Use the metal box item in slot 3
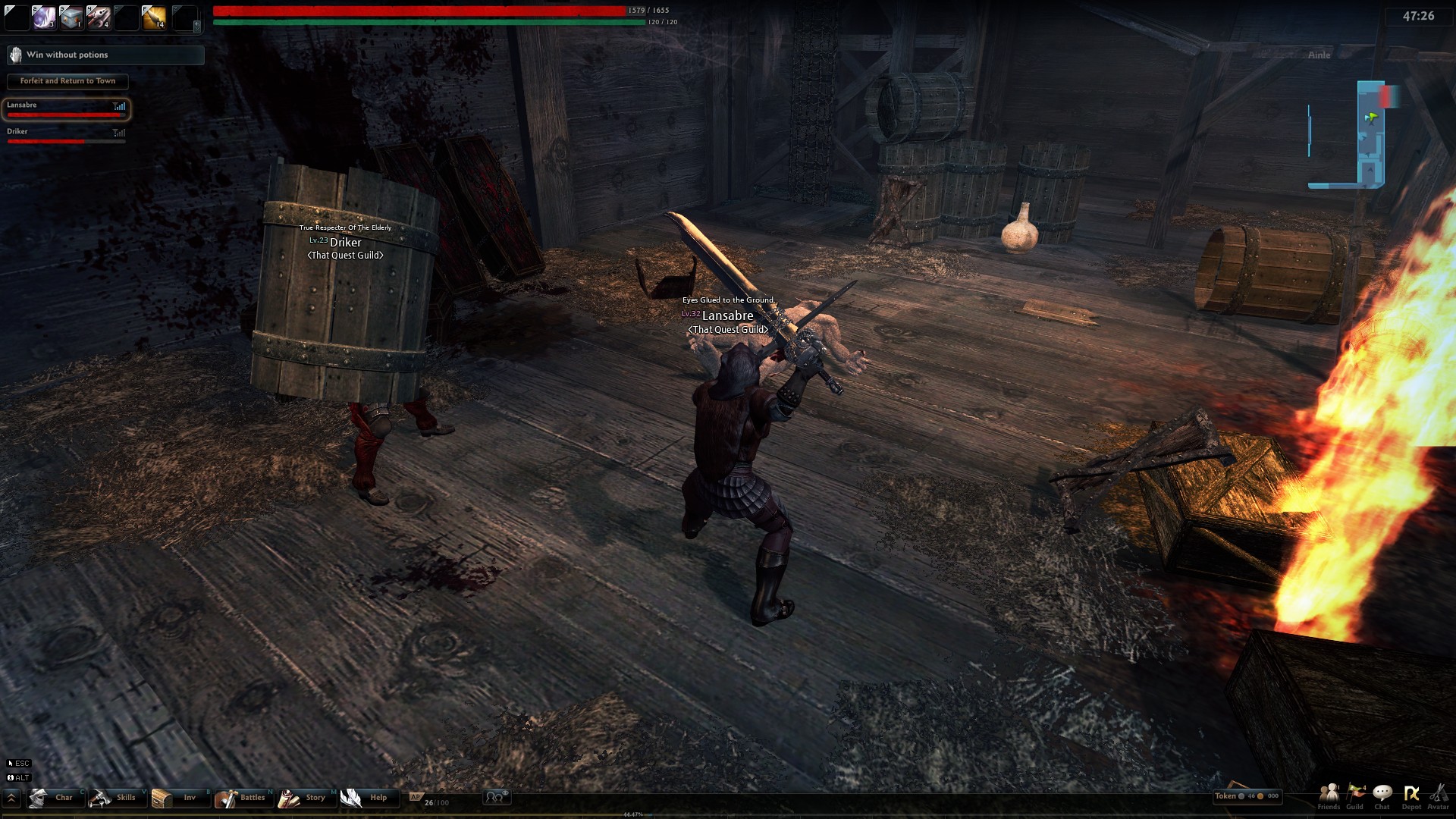The width and height of the screenshot is (1456, 819). click(x=71, y=17)
